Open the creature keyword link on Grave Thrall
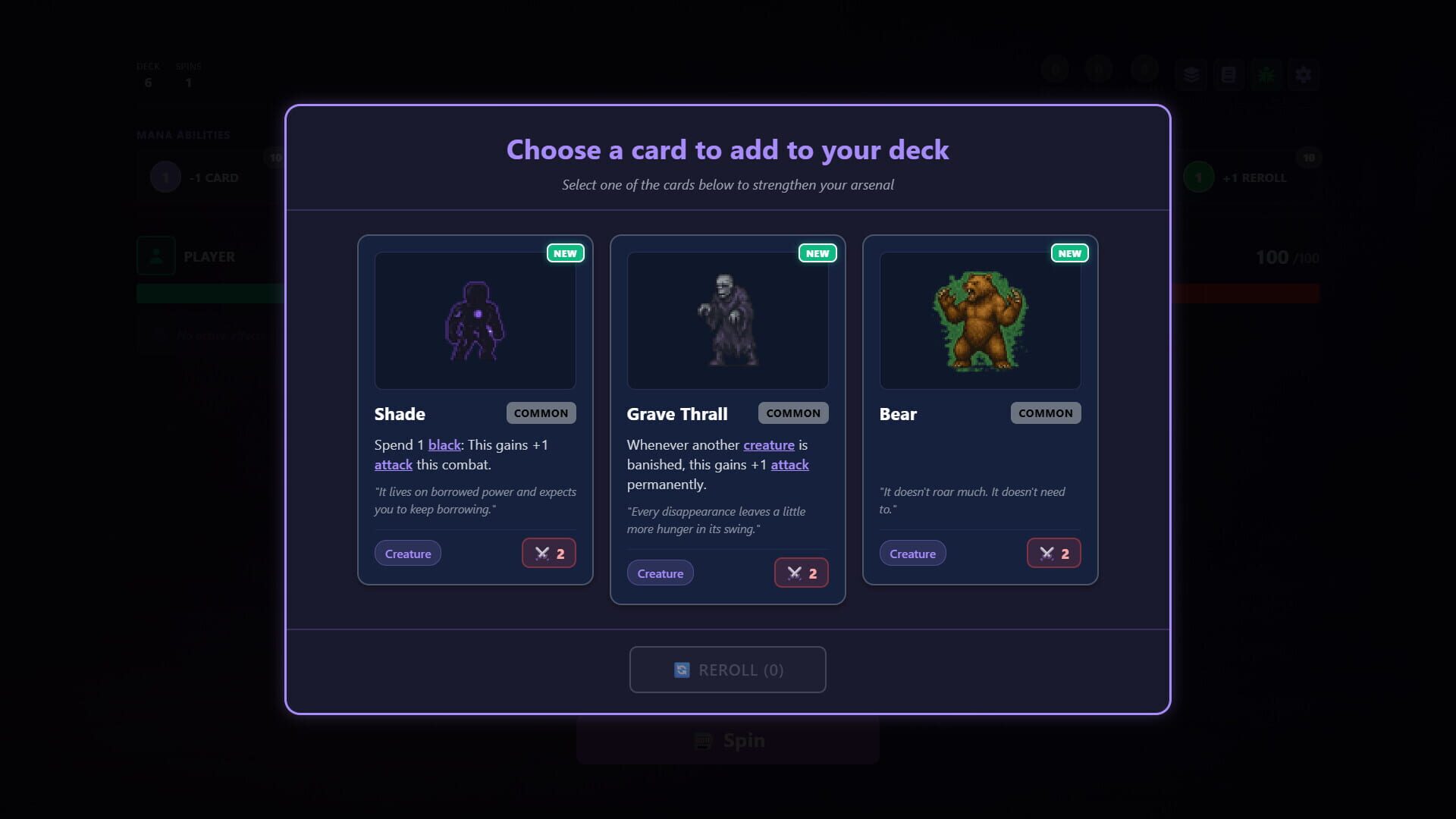The height and width of the screenshot is (819, 1456). tap(769, 445)
